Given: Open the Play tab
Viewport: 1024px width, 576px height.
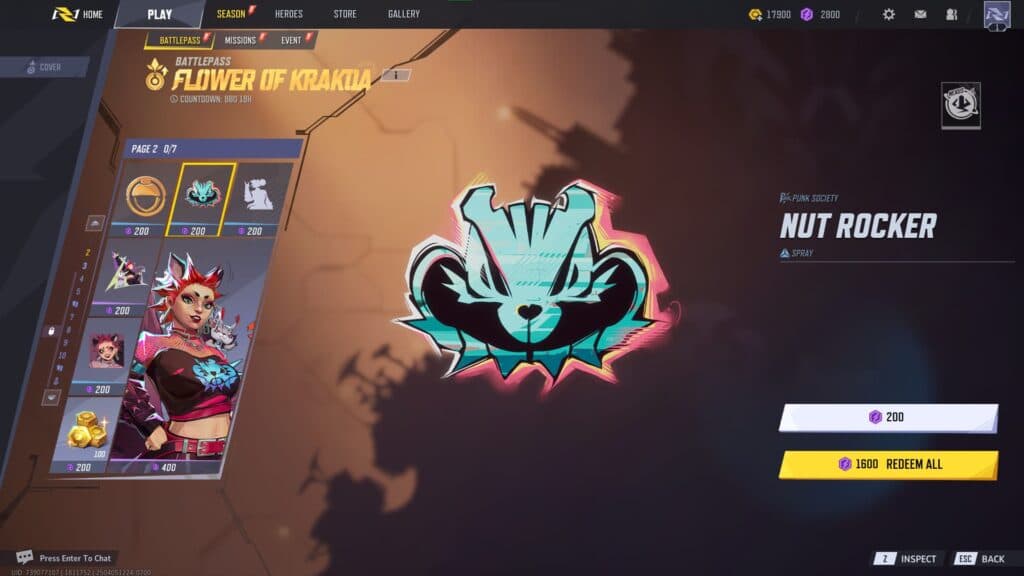Looking at the screenshot, I should point(160,14).
